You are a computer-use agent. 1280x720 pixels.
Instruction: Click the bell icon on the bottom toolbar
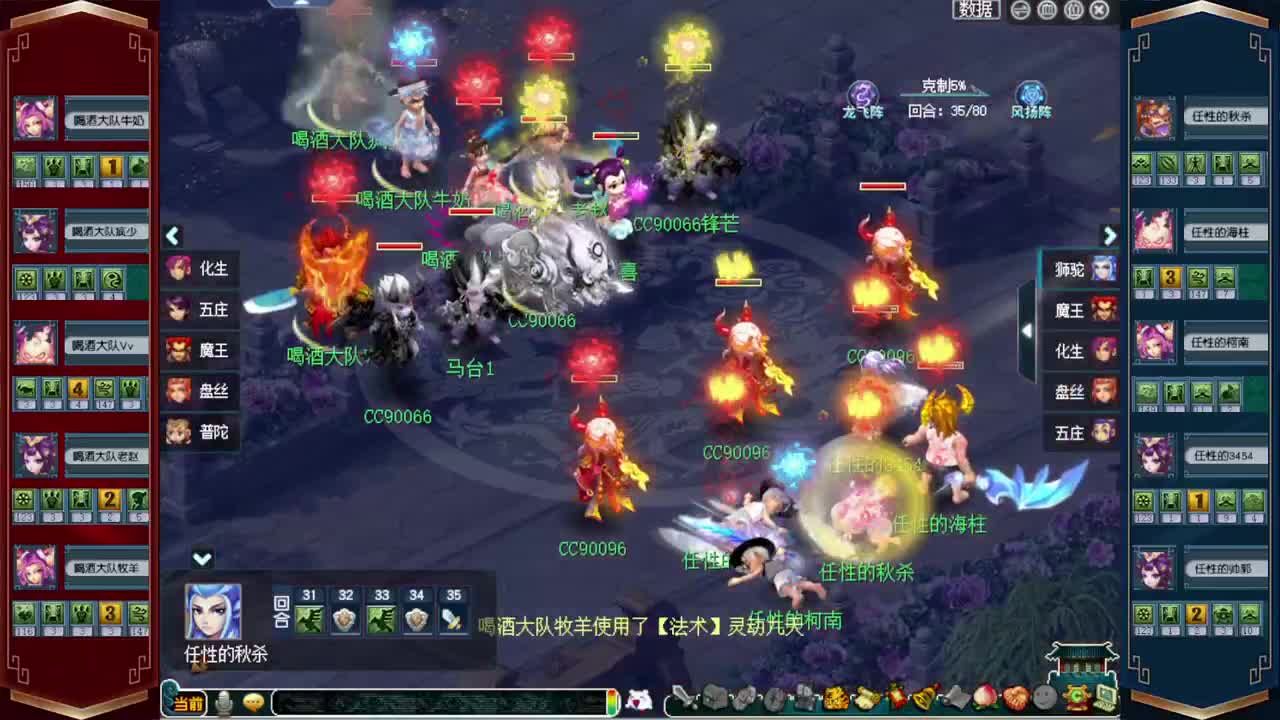(922, 700)
